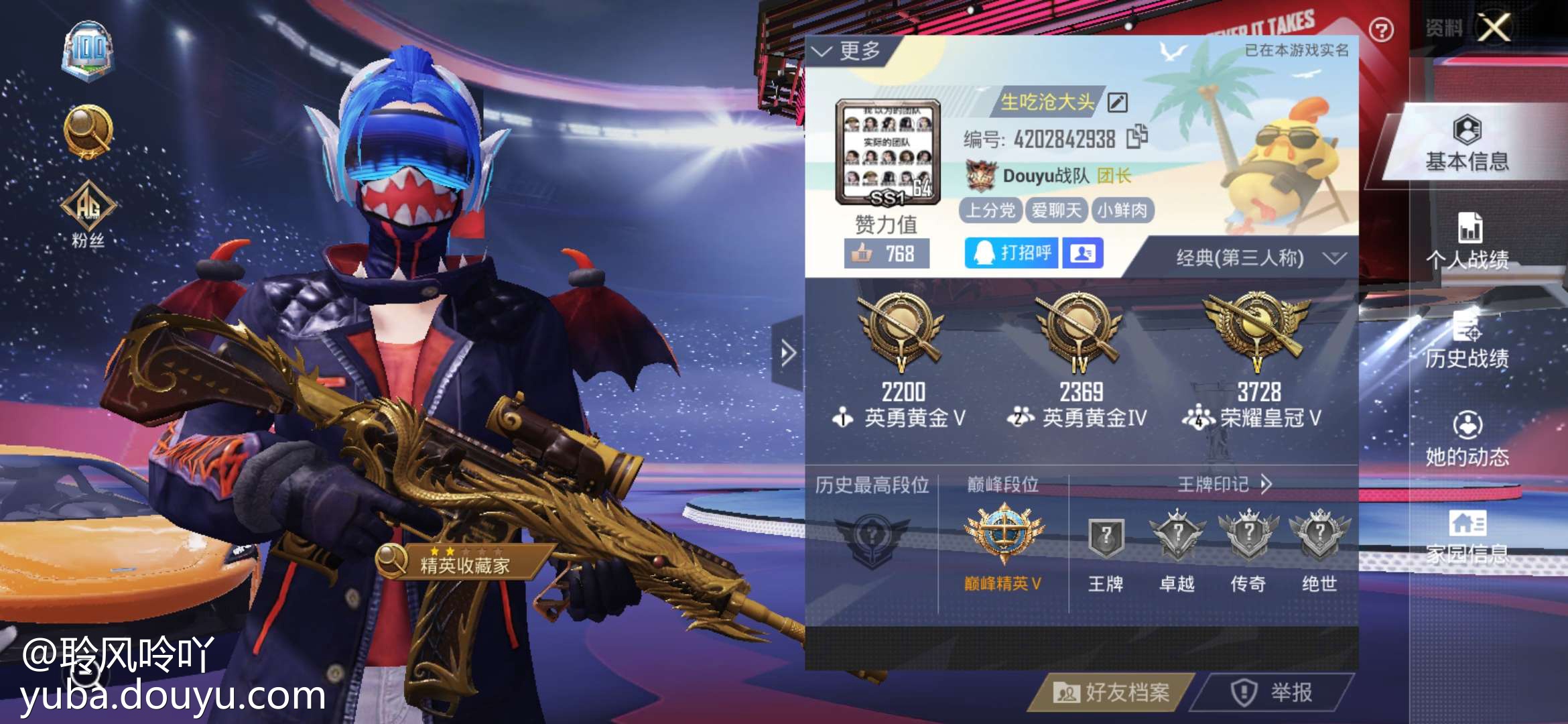1568x724 pixels.
Task: Open the question mark help icon
Action: [1381, 30]
